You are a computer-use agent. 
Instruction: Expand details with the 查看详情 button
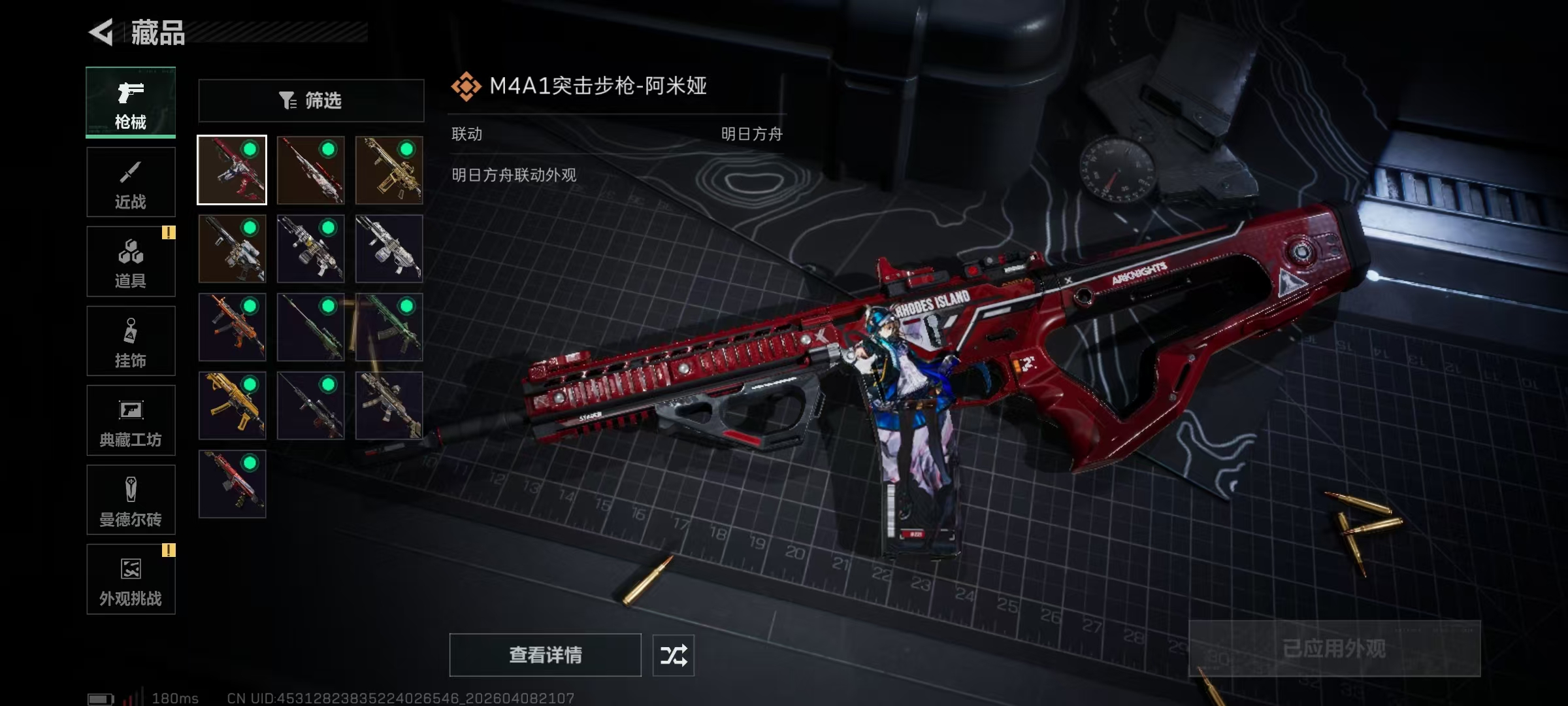(546, 654)
